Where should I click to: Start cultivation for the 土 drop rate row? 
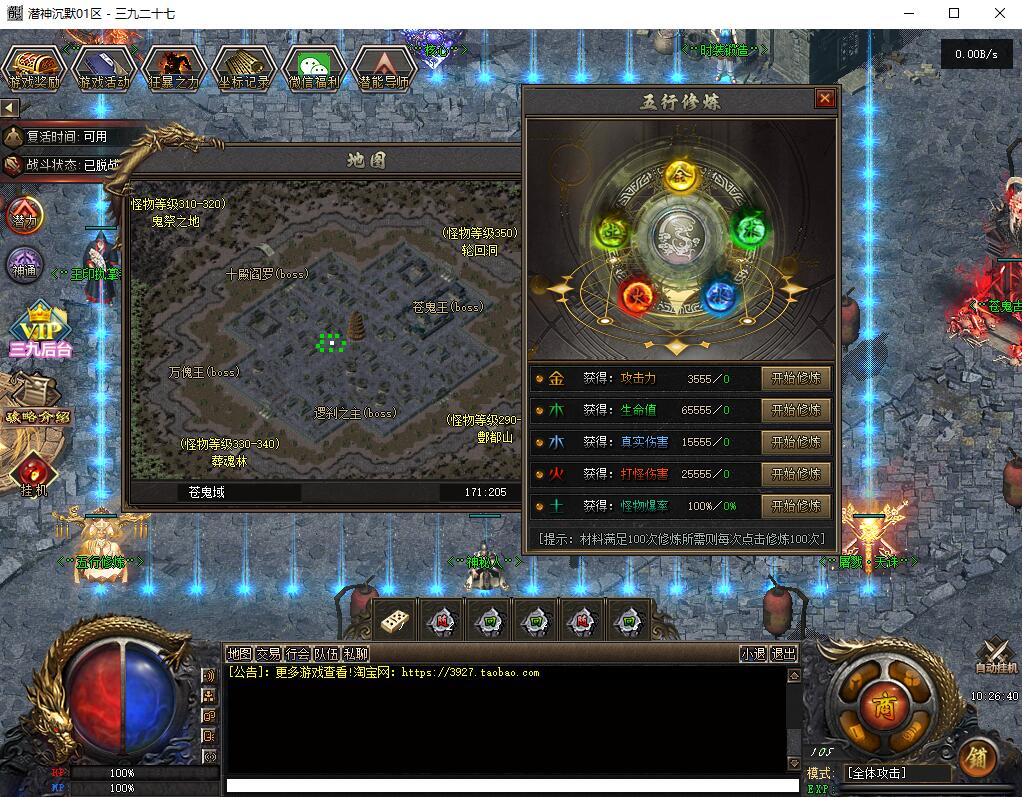(795, 506)
